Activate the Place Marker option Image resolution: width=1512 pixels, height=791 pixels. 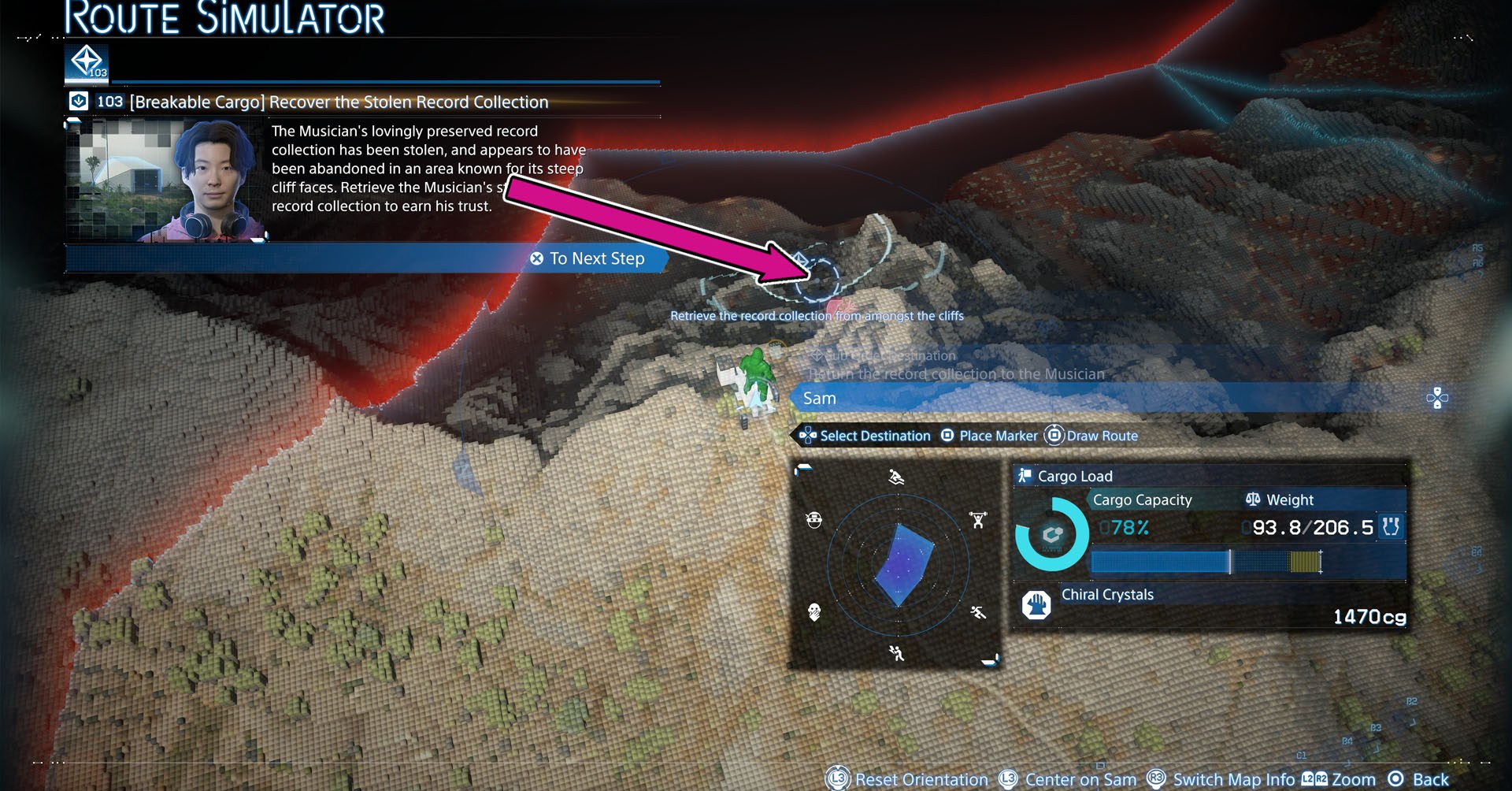pos(989,436)
